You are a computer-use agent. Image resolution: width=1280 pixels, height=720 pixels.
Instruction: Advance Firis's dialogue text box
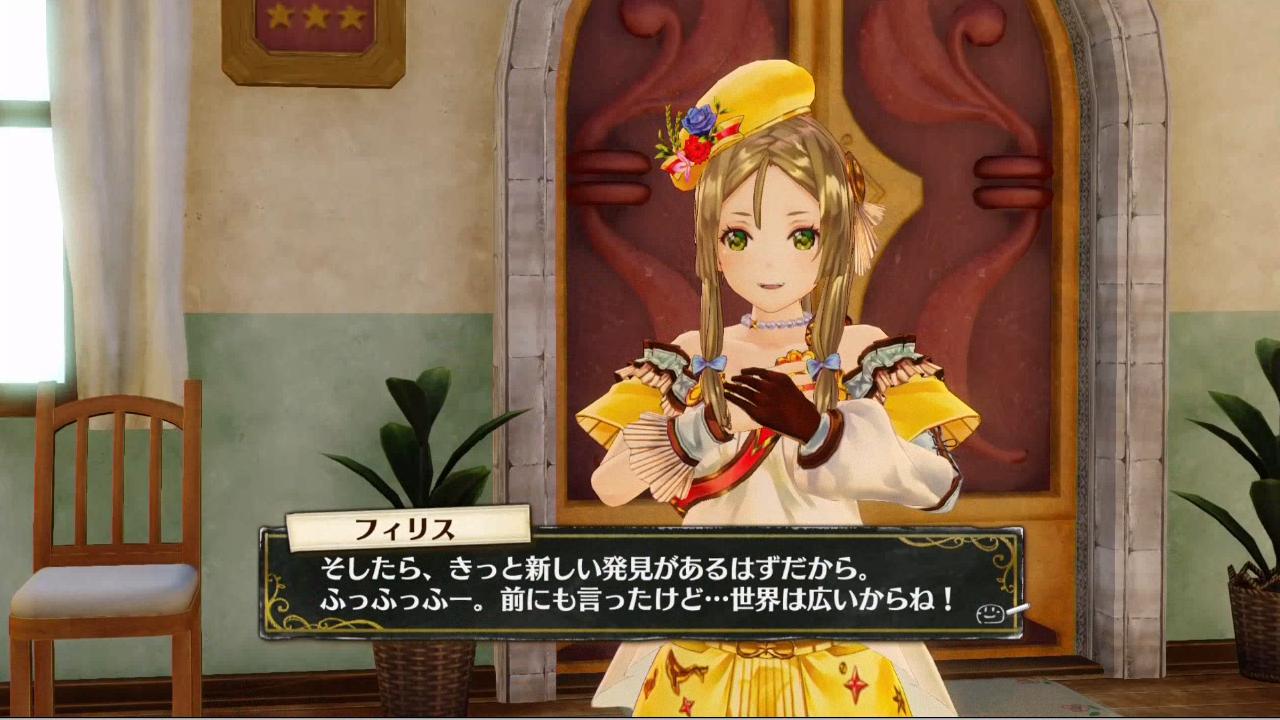[640, 587]
